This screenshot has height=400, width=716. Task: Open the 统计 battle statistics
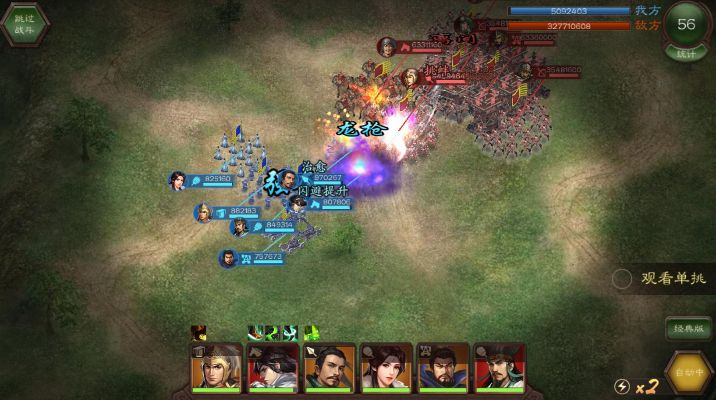pos(686,53)
